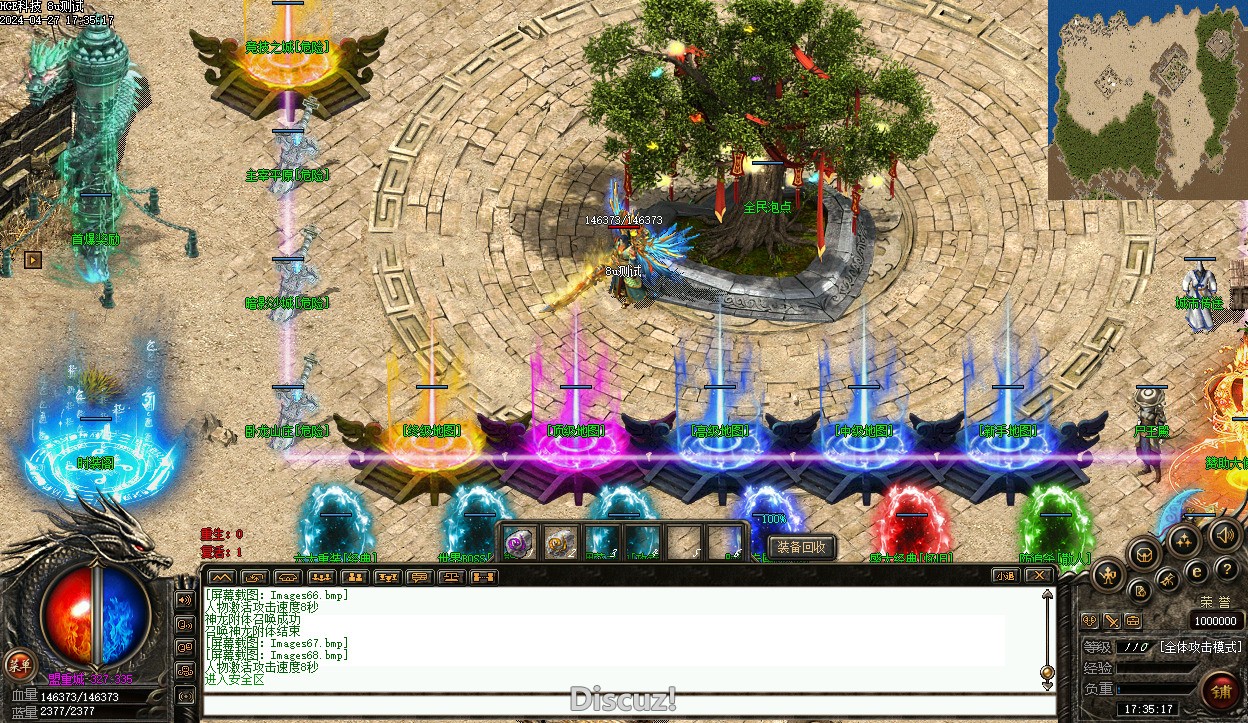
Task: Click the 小退 logout button
Action: (x=1005, y=575)
